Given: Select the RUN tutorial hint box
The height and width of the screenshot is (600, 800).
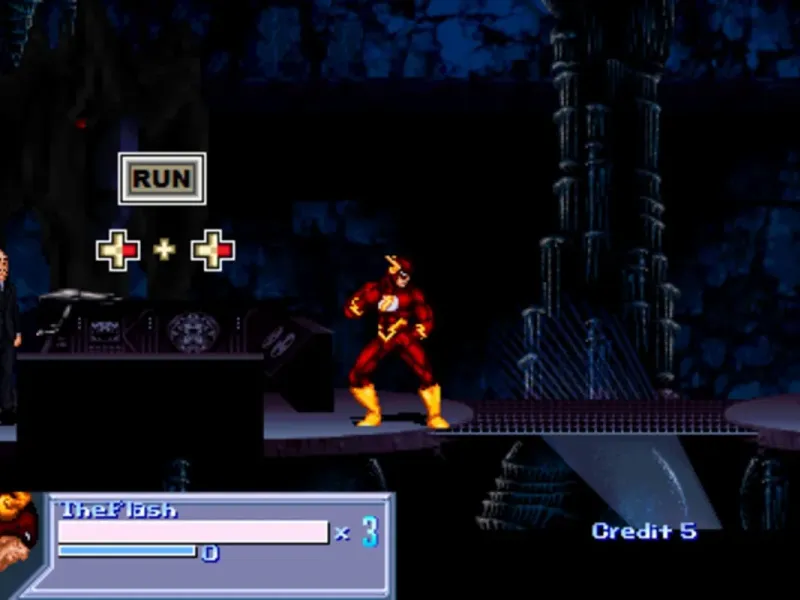Looking at the screenshot, I should (x=162, y=179).
